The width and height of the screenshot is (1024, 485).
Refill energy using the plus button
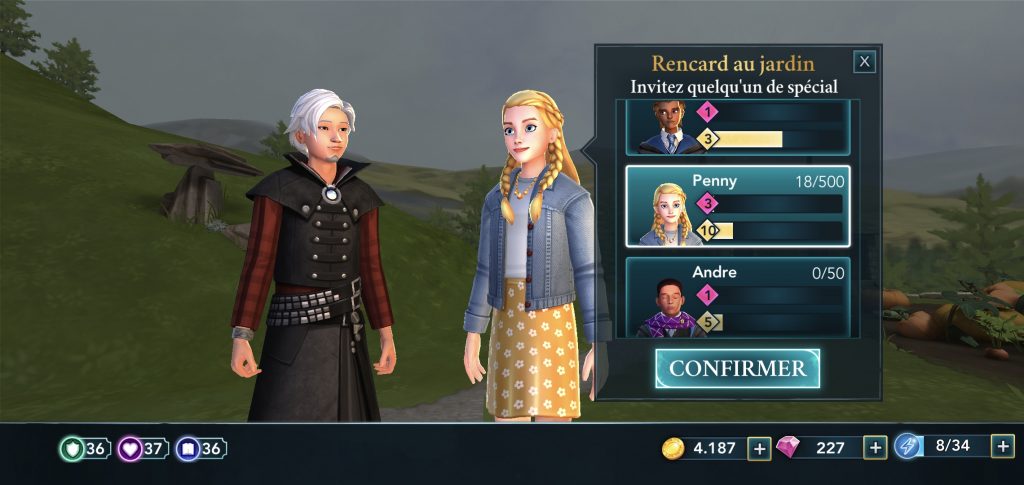pyautogui.click(x=1003, y=447)
